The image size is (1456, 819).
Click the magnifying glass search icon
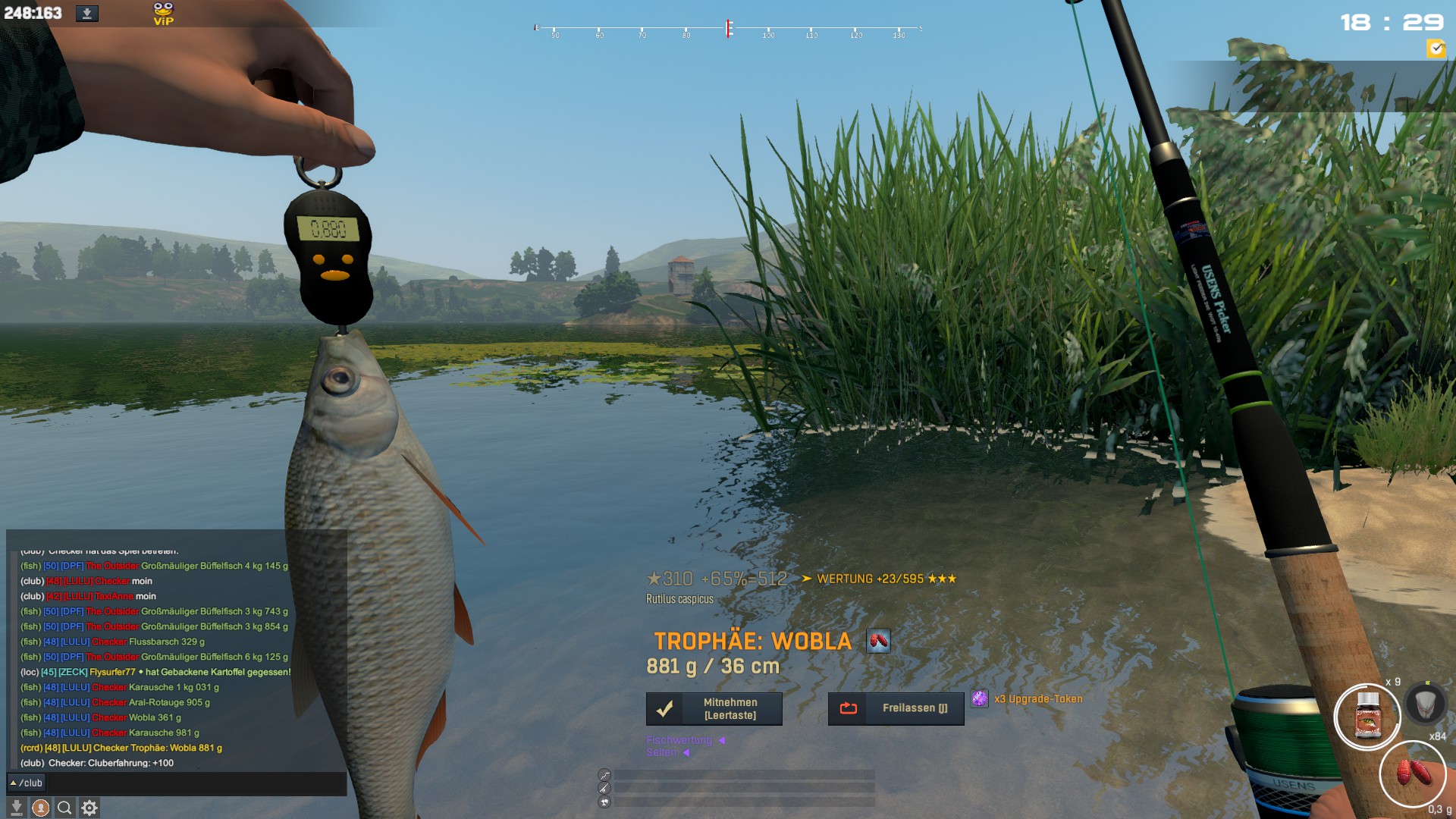coord(65,808)
